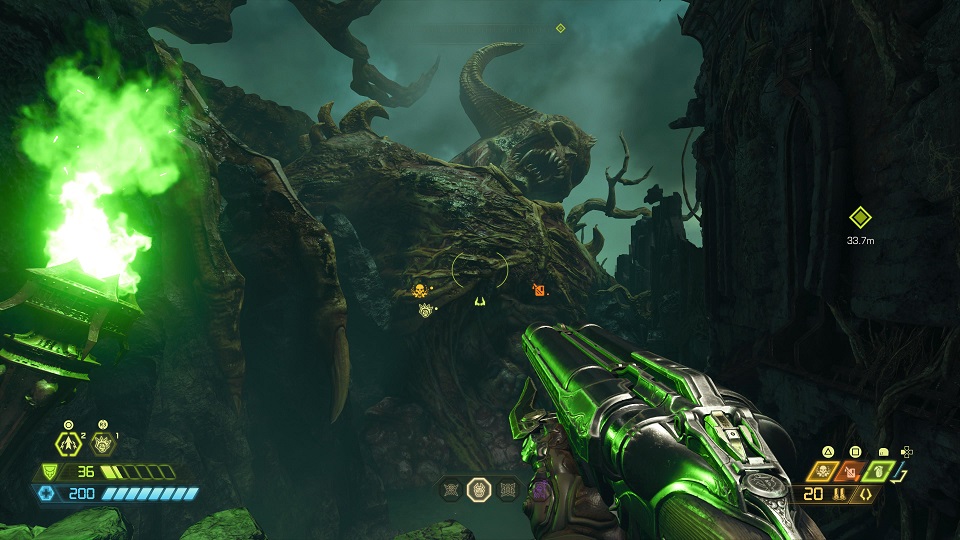Click the green armor shield icon
Image resolution: width=960 pixels, height=540 pixels.
tap(48, 472)
